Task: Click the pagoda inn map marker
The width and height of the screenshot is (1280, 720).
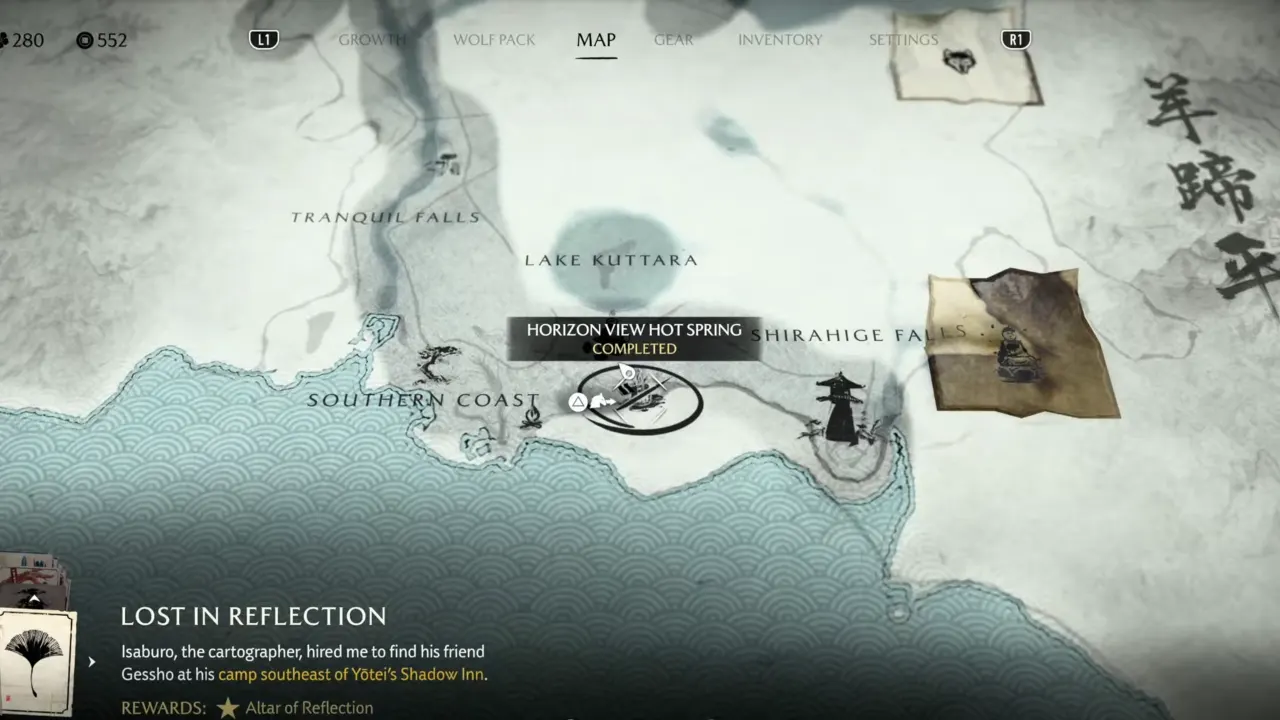Action: (840, 410)
